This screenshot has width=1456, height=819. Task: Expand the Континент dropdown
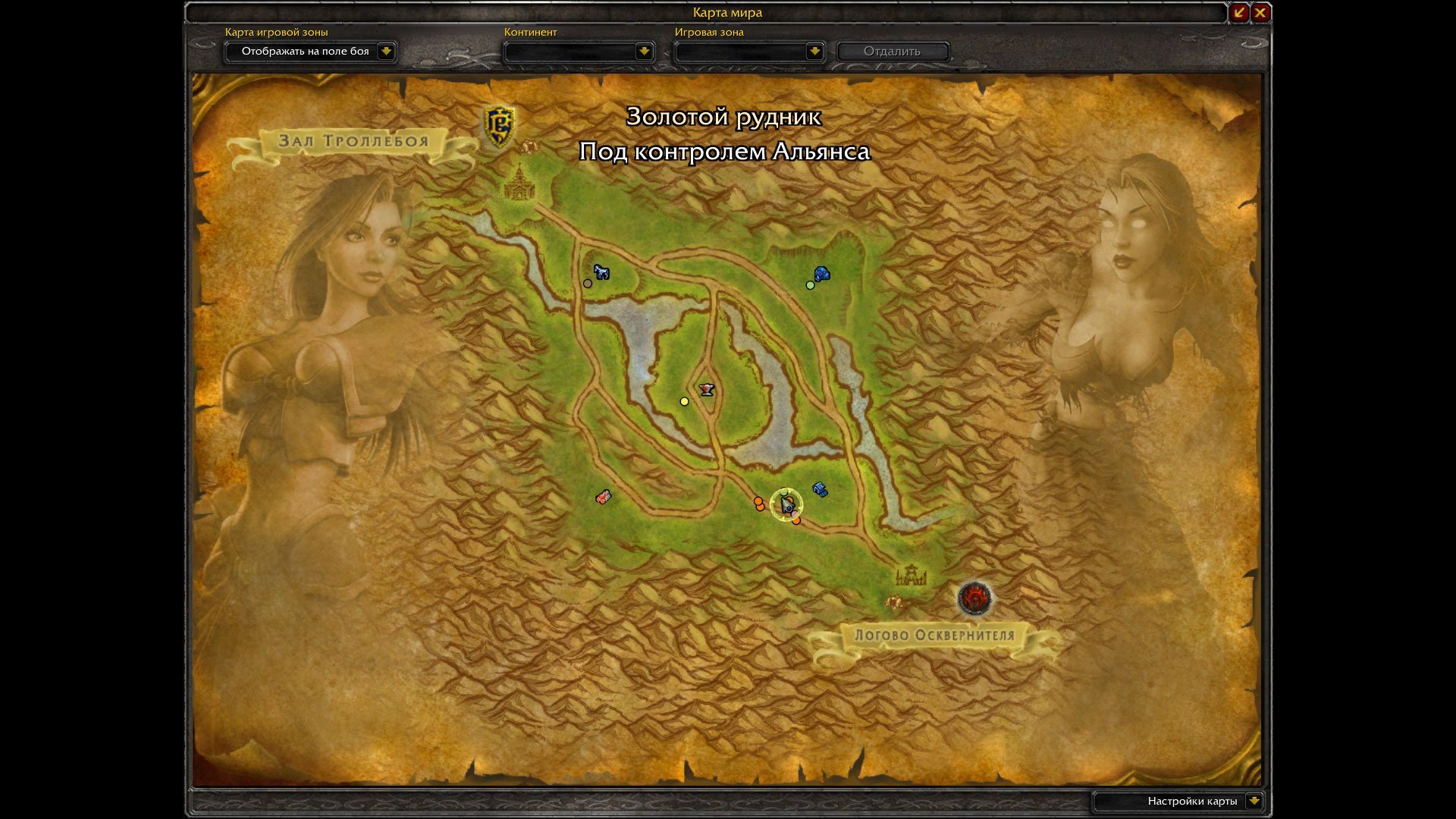click(644, 52)
